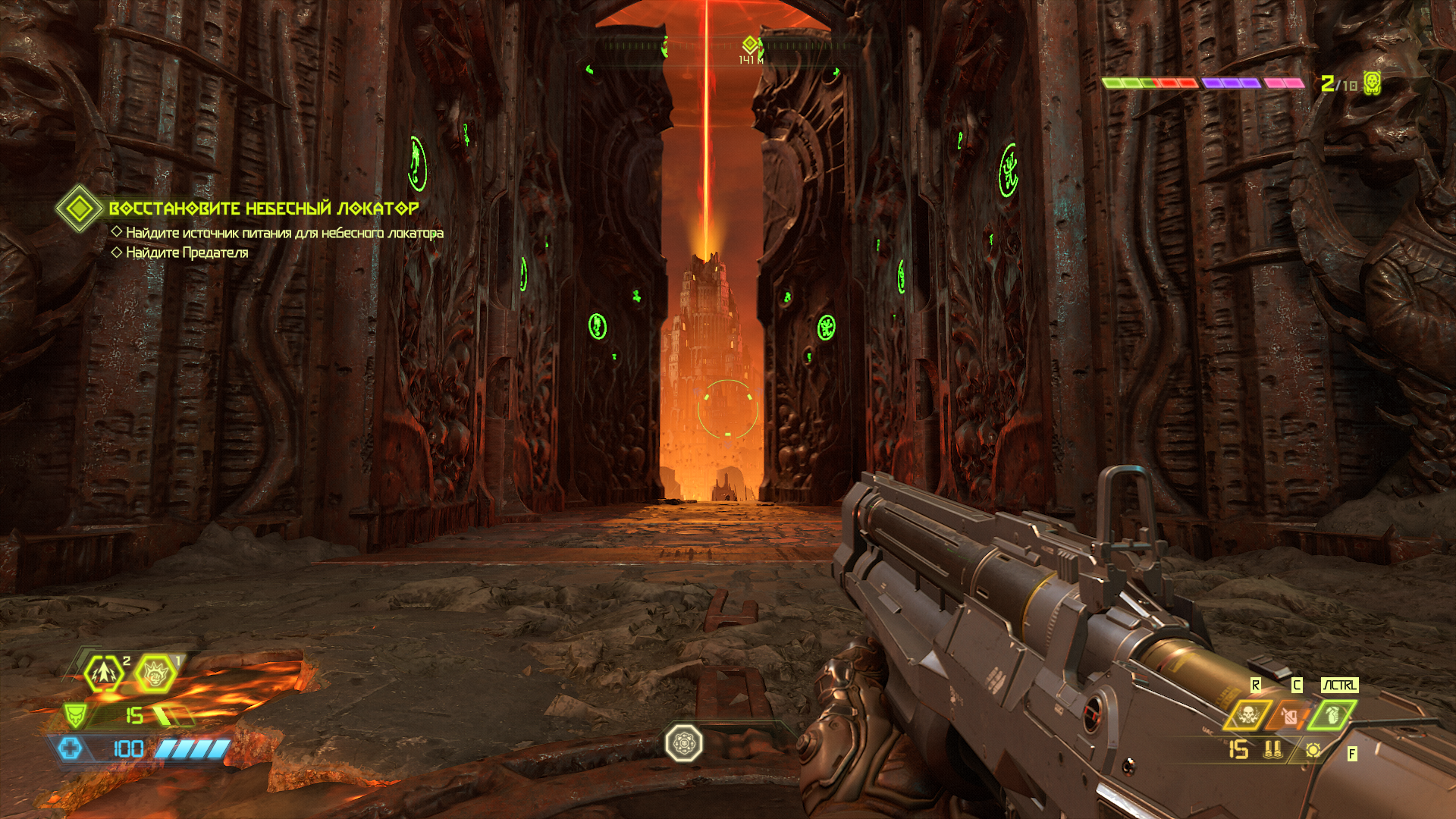This screenshot has height=819, width=1456.
Task: Click the blue health cross icon
Action: 71,748
